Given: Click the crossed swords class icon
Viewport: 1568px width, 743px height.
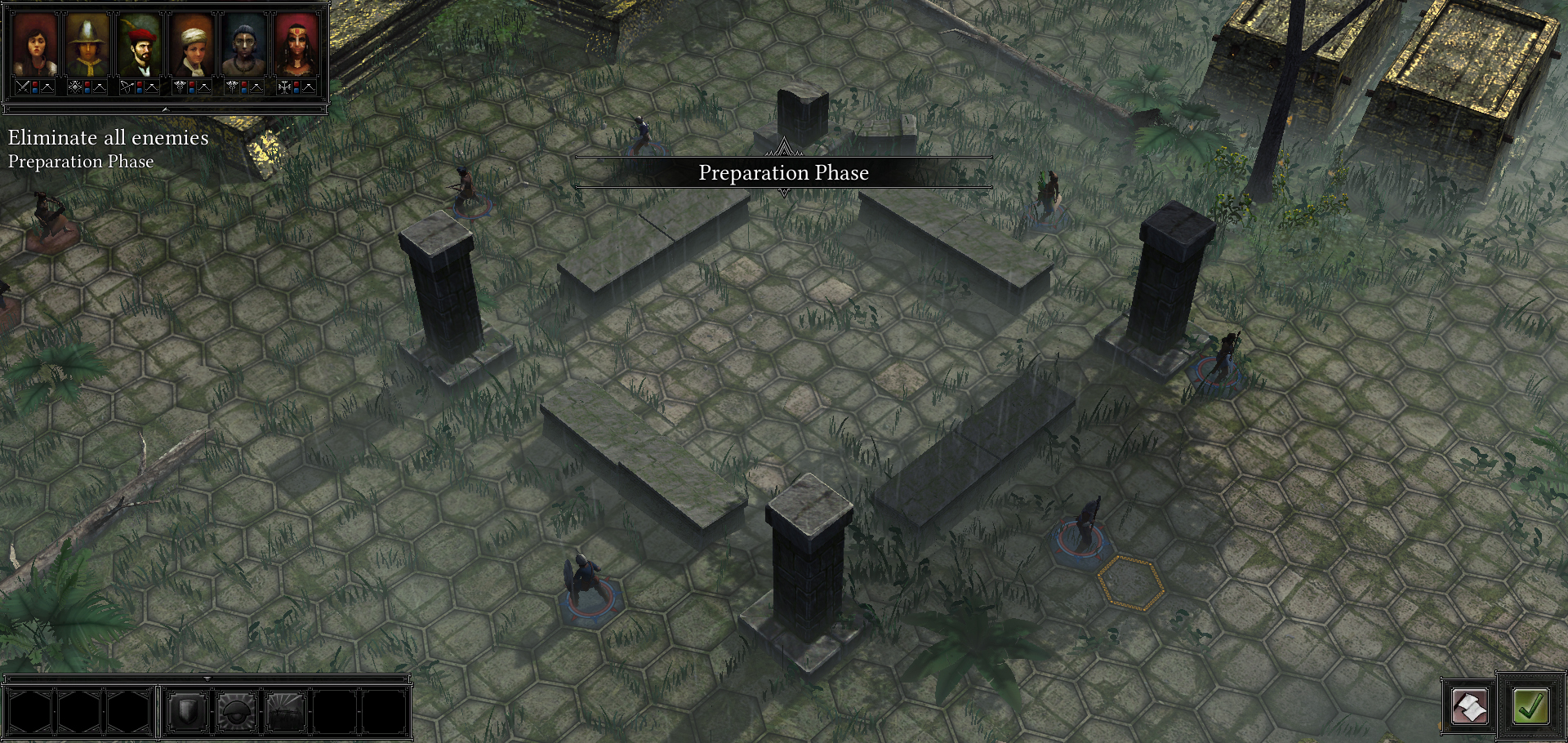Looking at the screenshot, I should pyautogui.click(x=23, y=86).
